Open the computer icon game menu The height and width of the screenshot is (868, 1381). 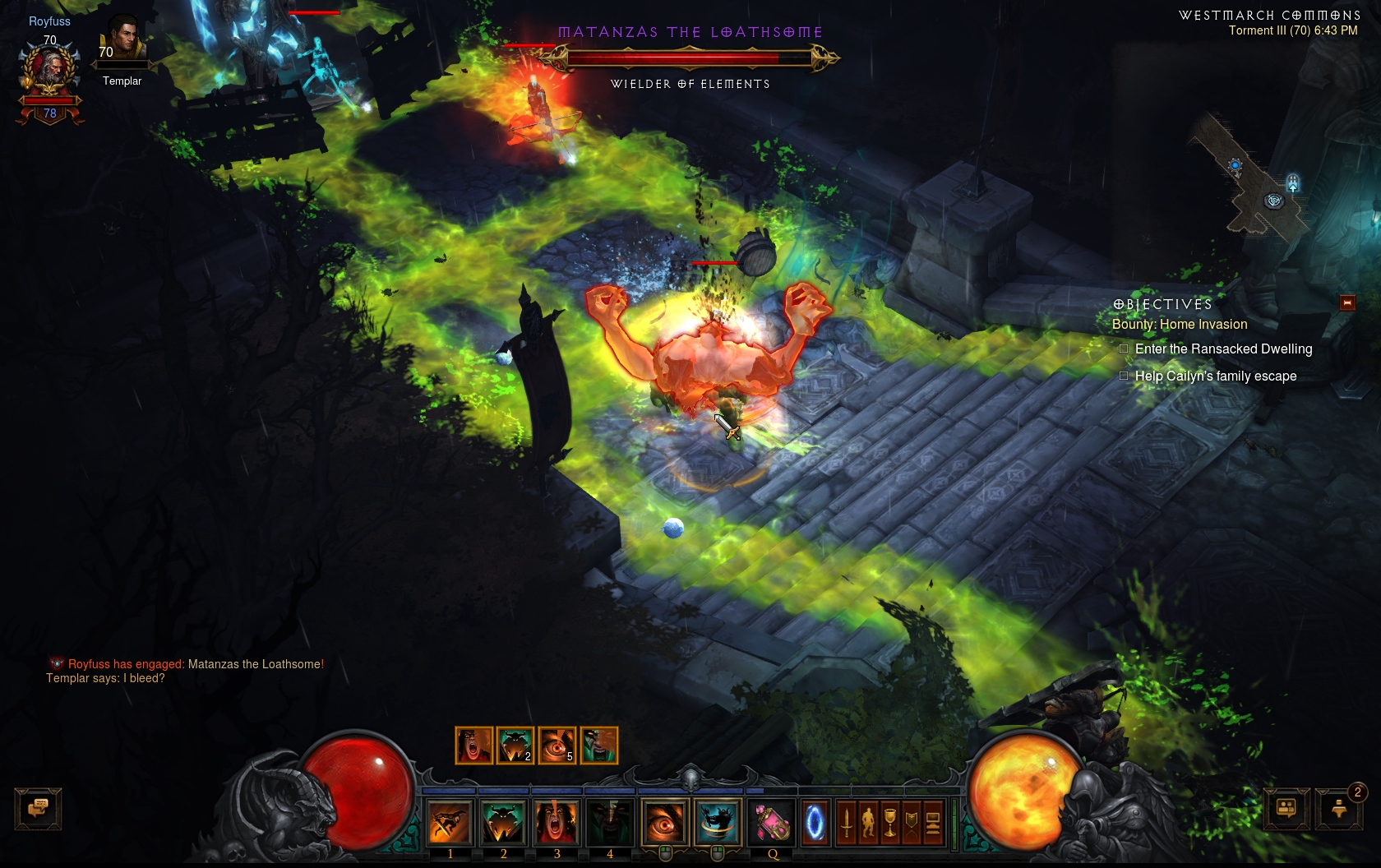(932, 822)
